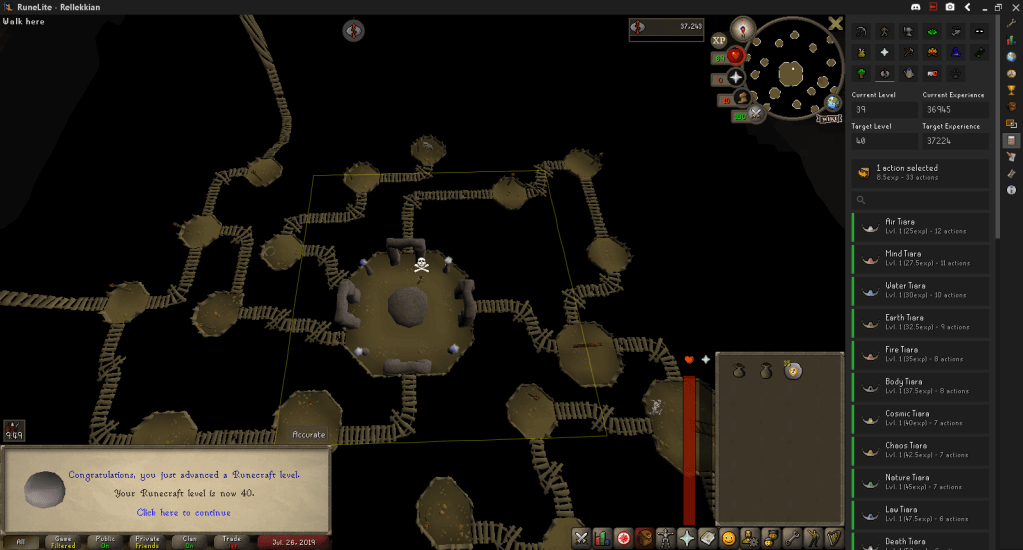
Task: Select the Nature Tiara row
Action: pos(920,481)
